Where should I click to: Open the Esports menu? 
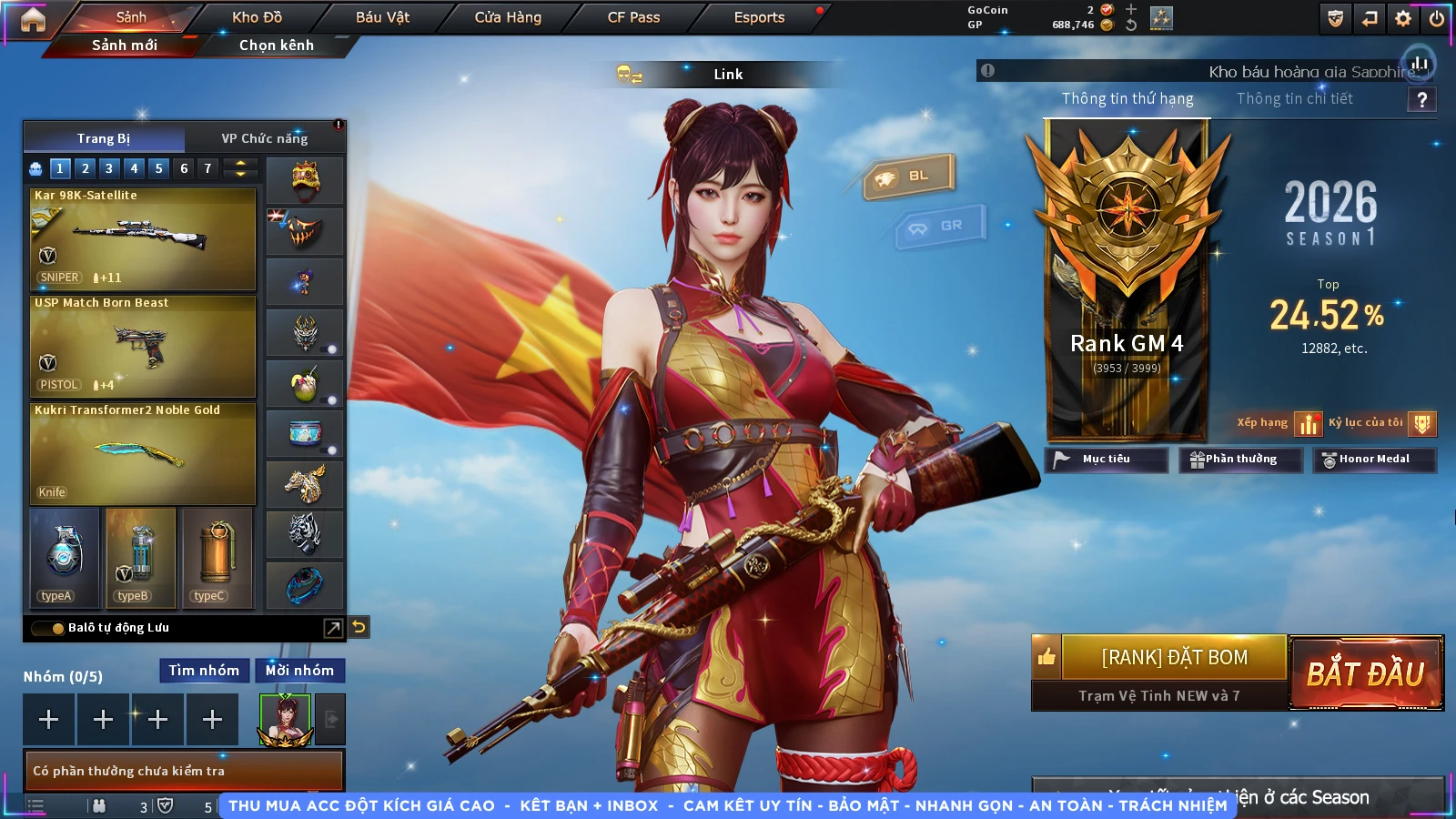(759, 17)
